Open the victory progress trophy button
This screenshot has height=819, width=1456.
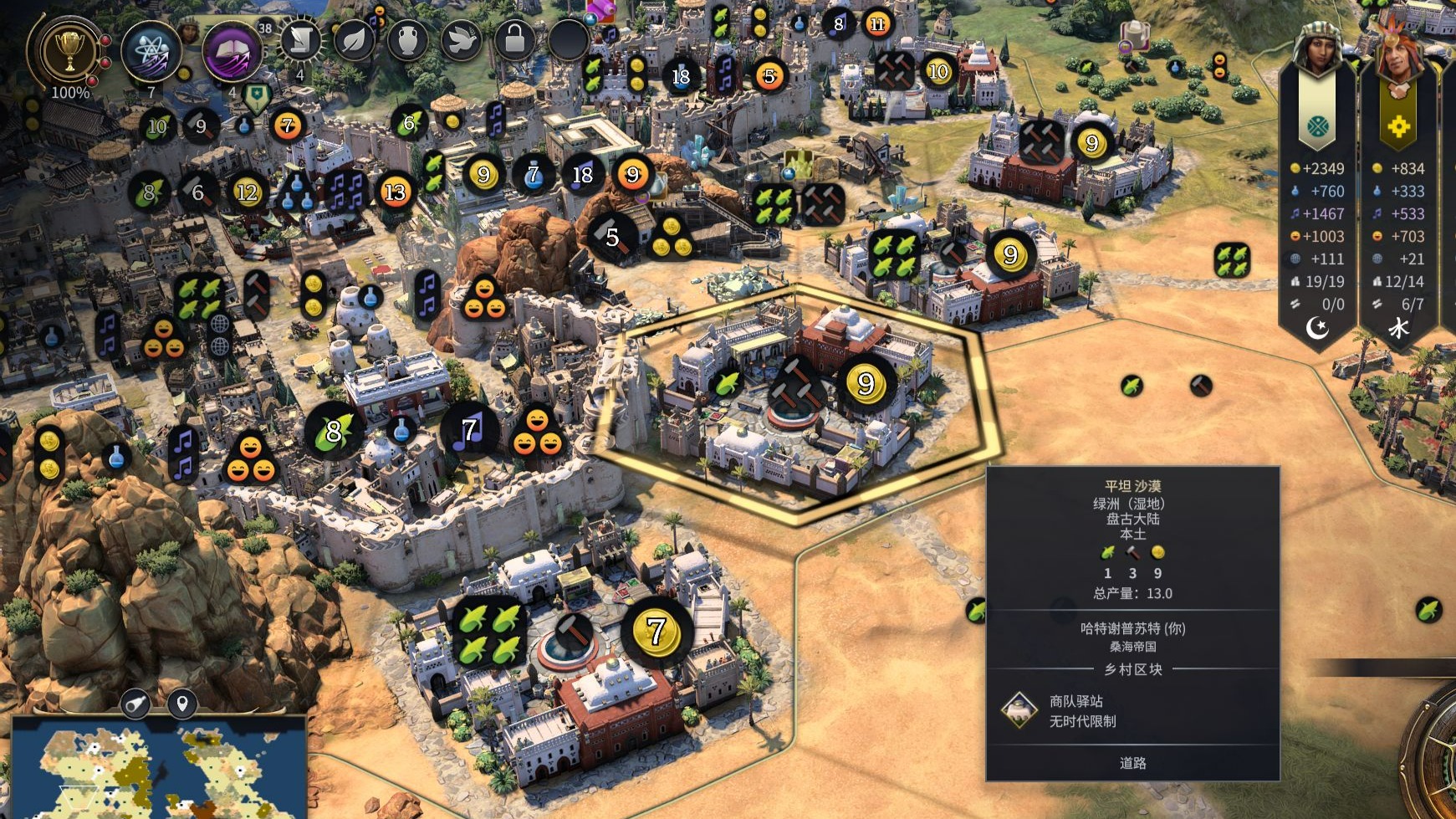(69, 52)
